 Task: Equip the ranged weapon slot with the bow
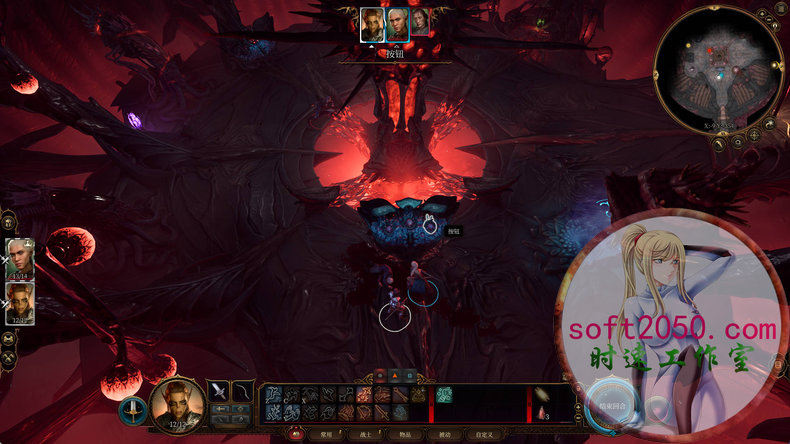coord(243,391)
